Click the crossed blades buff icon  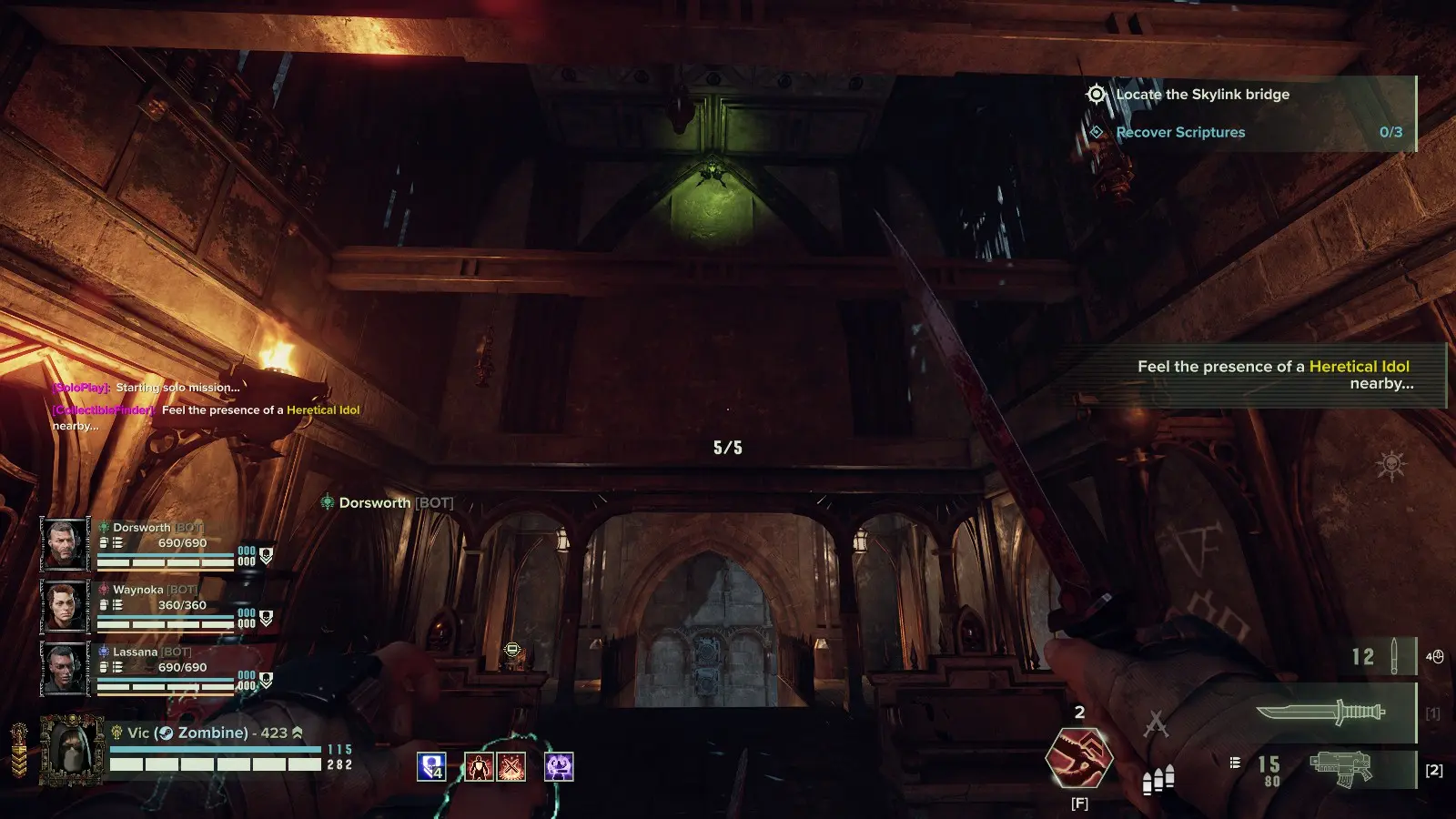coord(511,767)
